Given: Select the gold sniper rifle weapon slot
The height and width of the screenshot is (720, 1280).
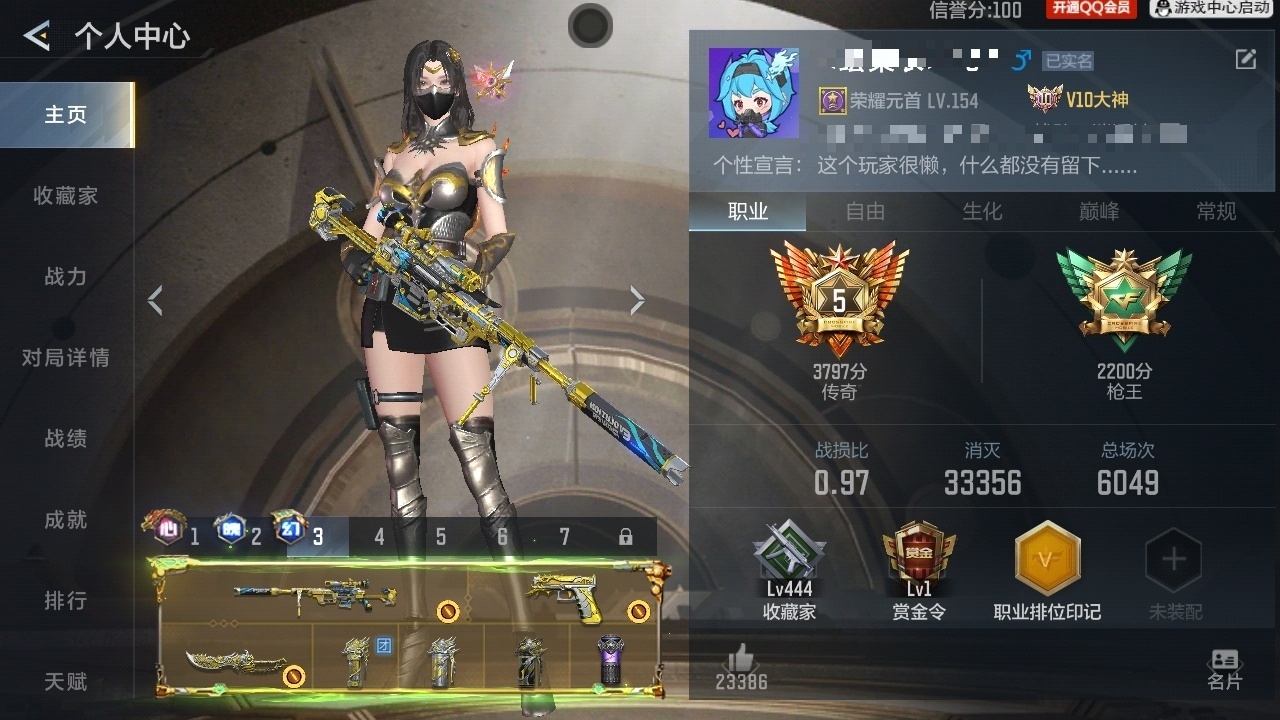Looking at the screenshot, I should click(x=315, y=597).
